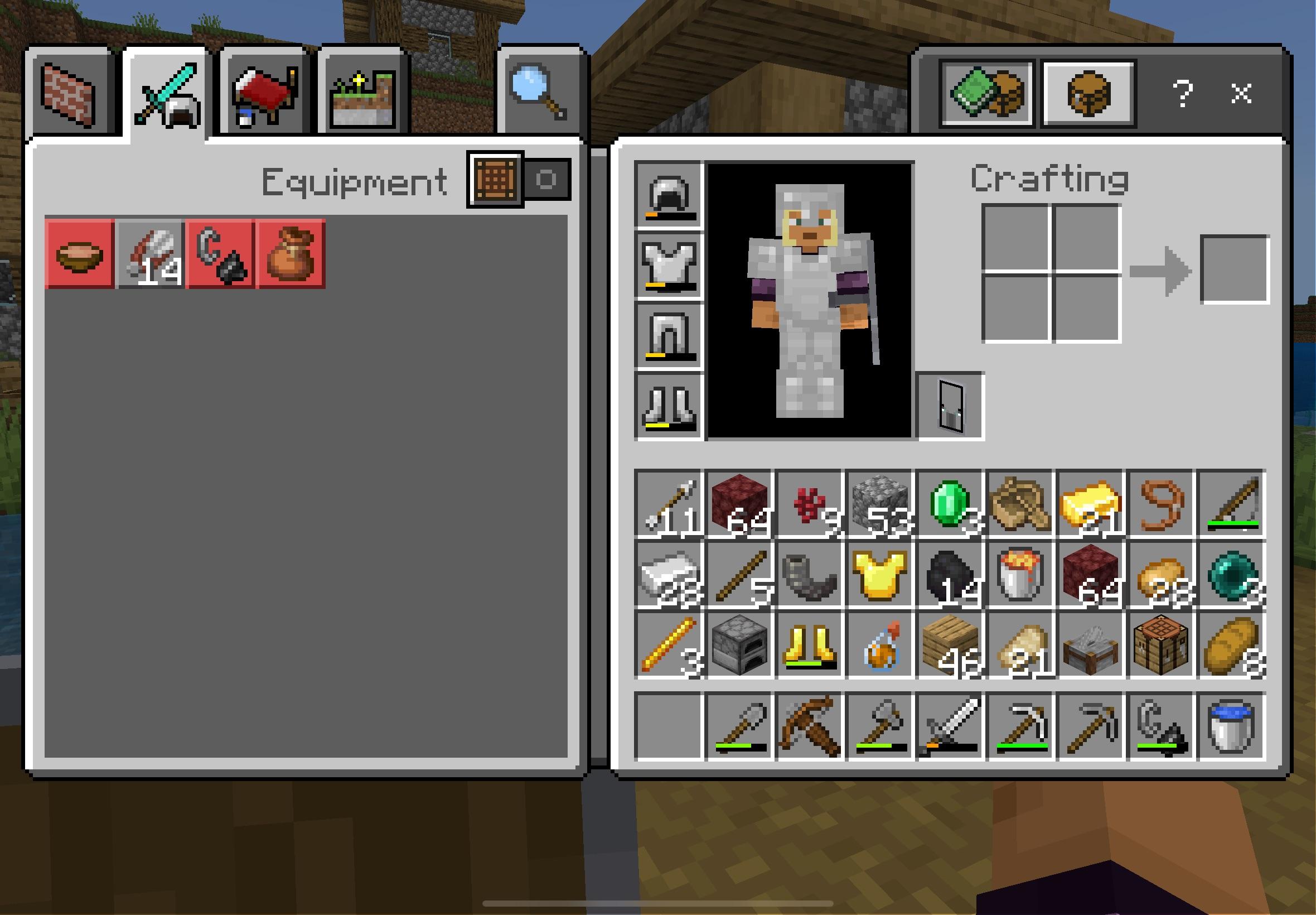Switch to the search tab with the magnifying glass

536,92
